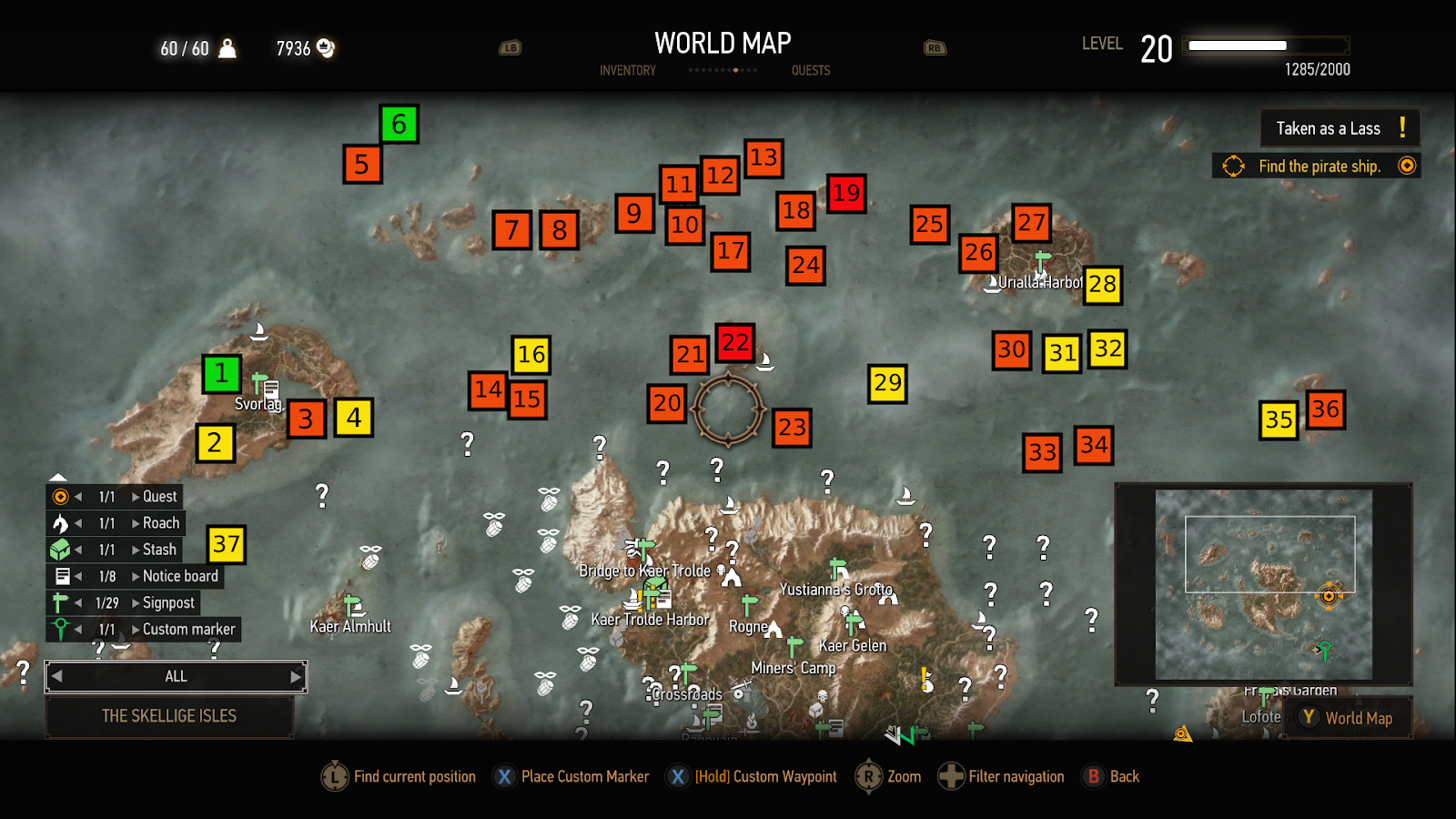The width and height of the screenshot is (1456, 819).
Task: Toggle Signpost markers visibility in the legend
Action: pos(61,602)
